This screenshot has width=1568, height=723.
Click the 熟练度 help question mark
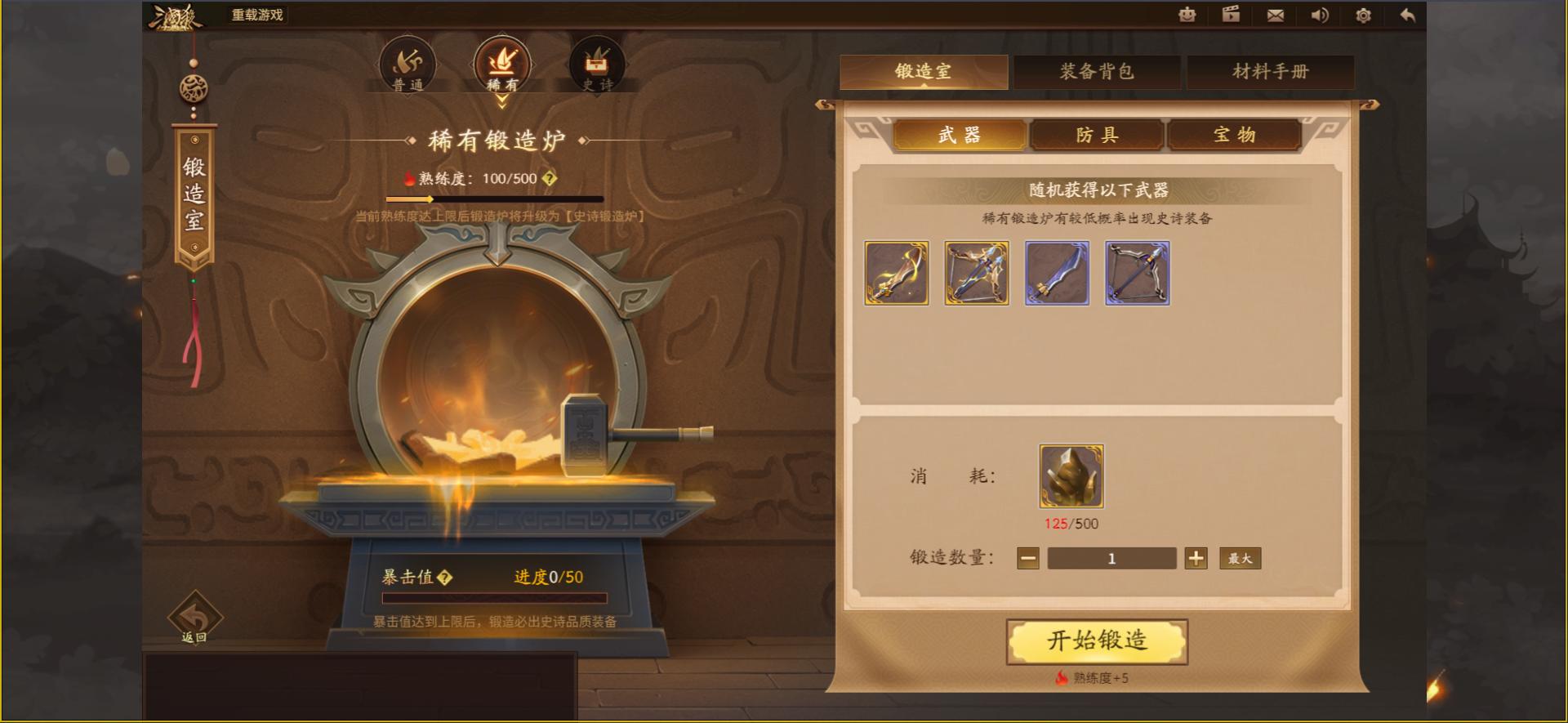[x=550, y=178]
